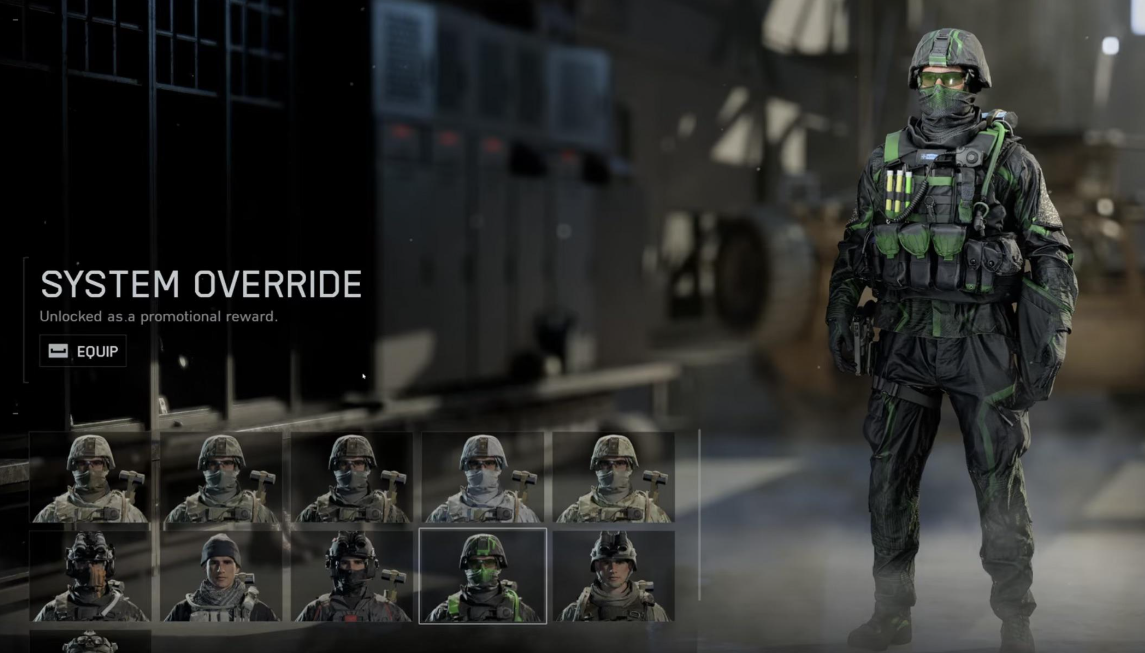The width and height of the screenshot is (1145, 653).
Task: Choose the beanie and scarf operator skin
Action: coord(222,576)
